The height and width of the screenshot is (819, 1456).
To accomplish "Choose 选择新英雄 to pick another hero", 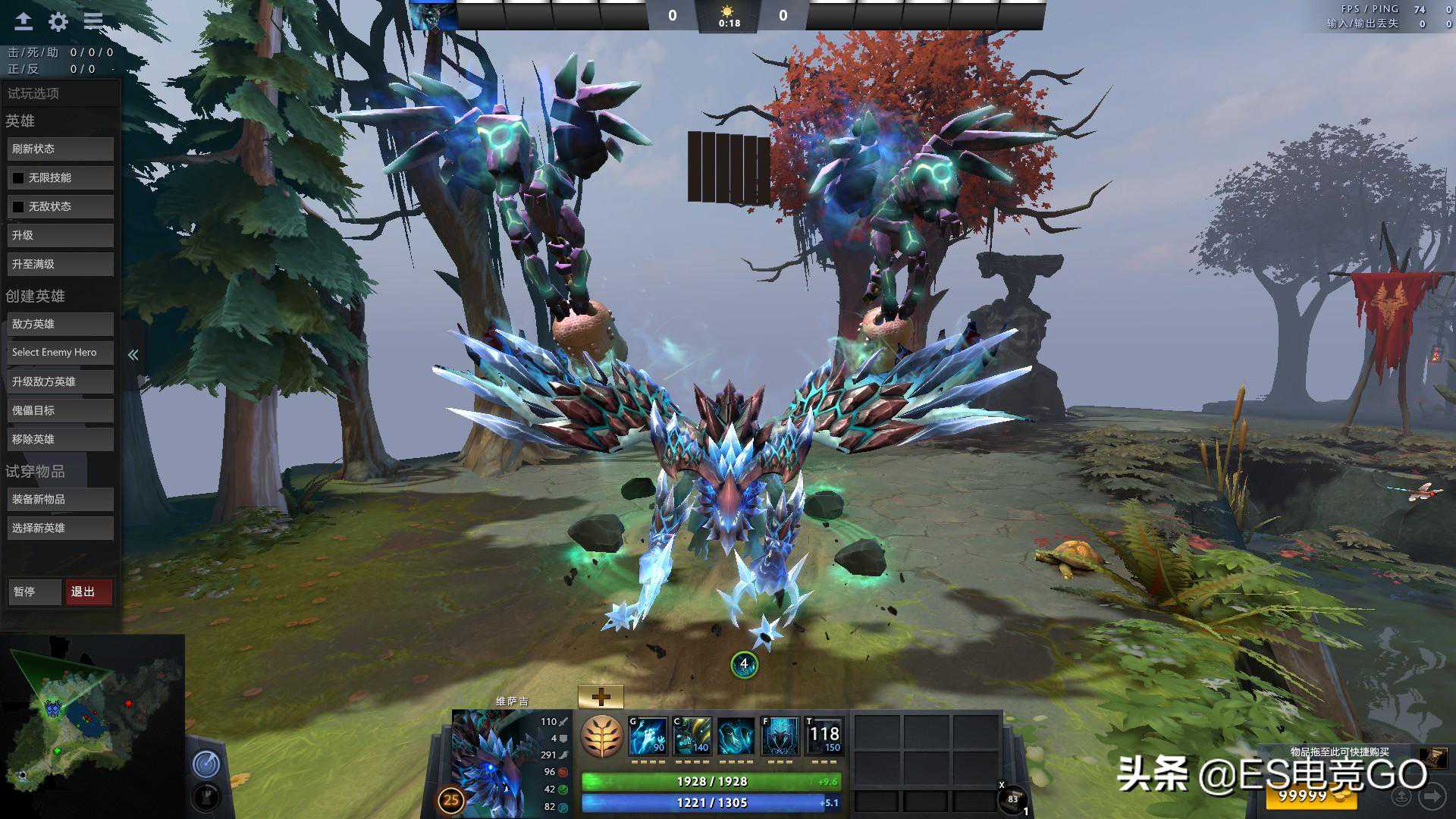I will click(x=61, y=528).
